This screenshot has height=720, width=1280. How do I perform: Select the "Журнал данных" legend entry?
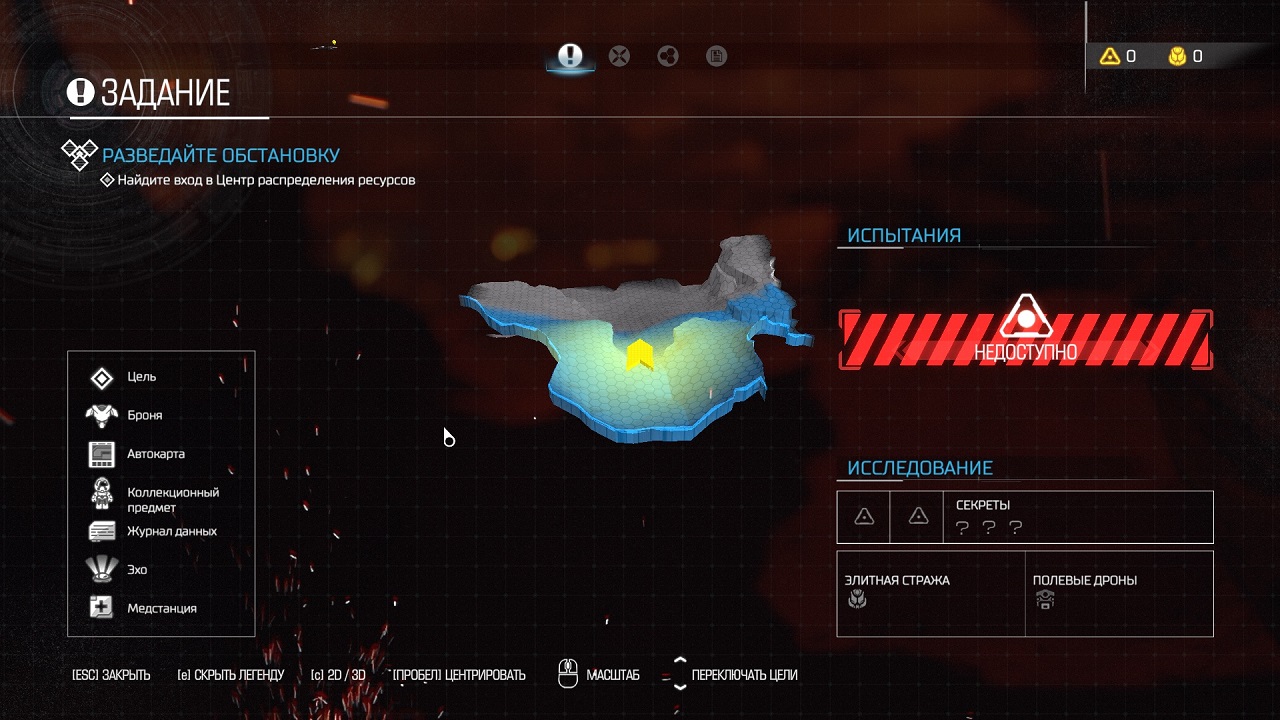(171, 531)
